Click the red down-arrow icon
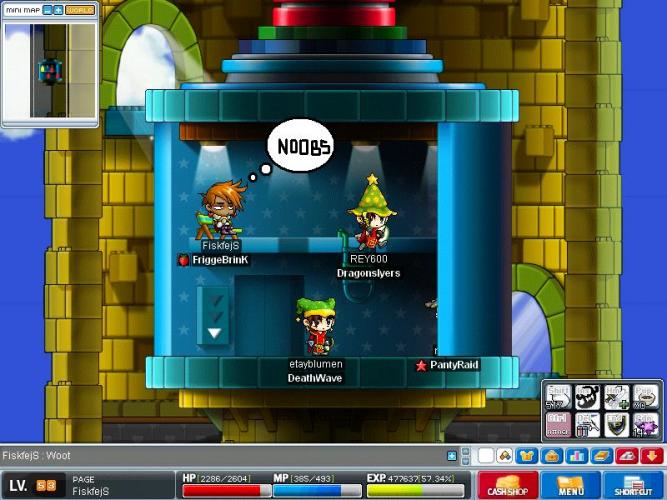 651,456
